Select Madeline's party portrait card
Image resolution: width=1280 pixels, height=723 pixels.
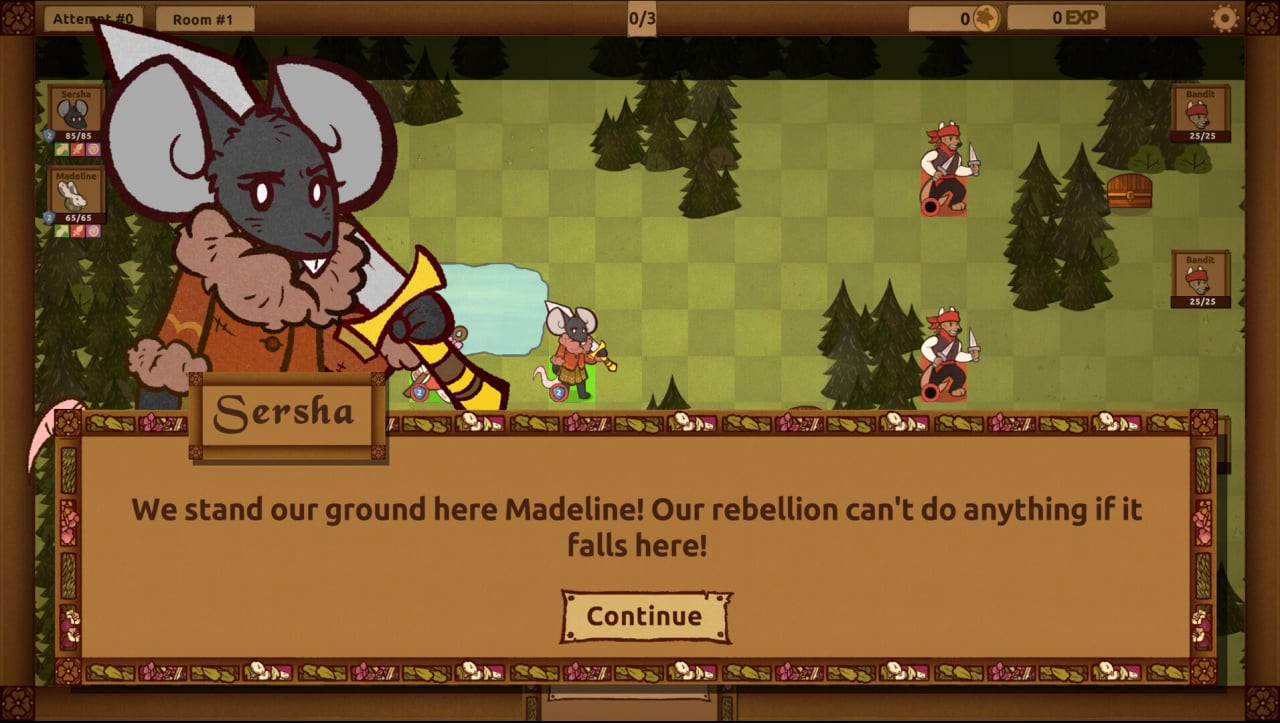pos(76,198)
